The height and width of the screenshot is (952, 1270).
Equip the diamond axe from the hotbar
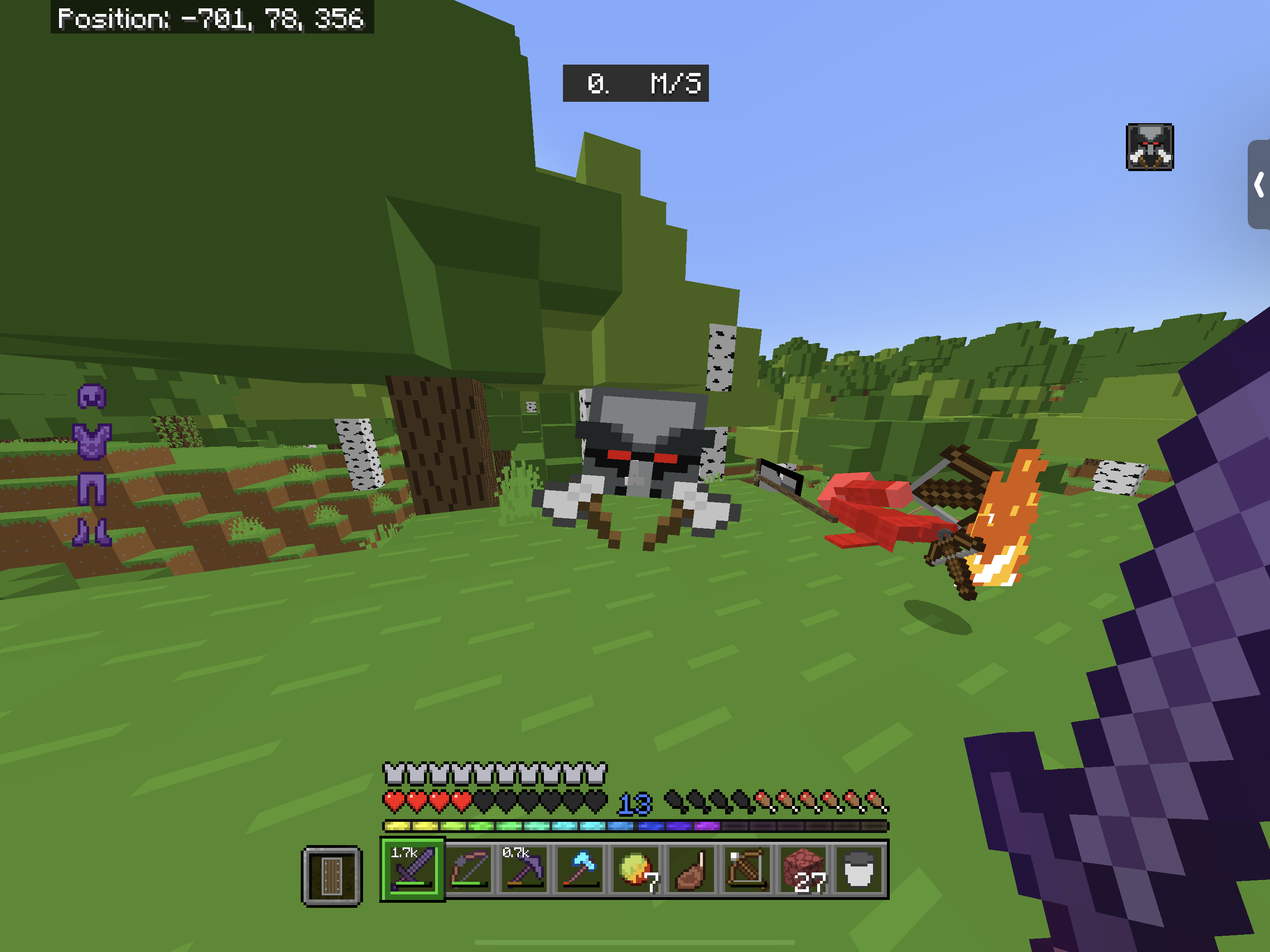580,869
